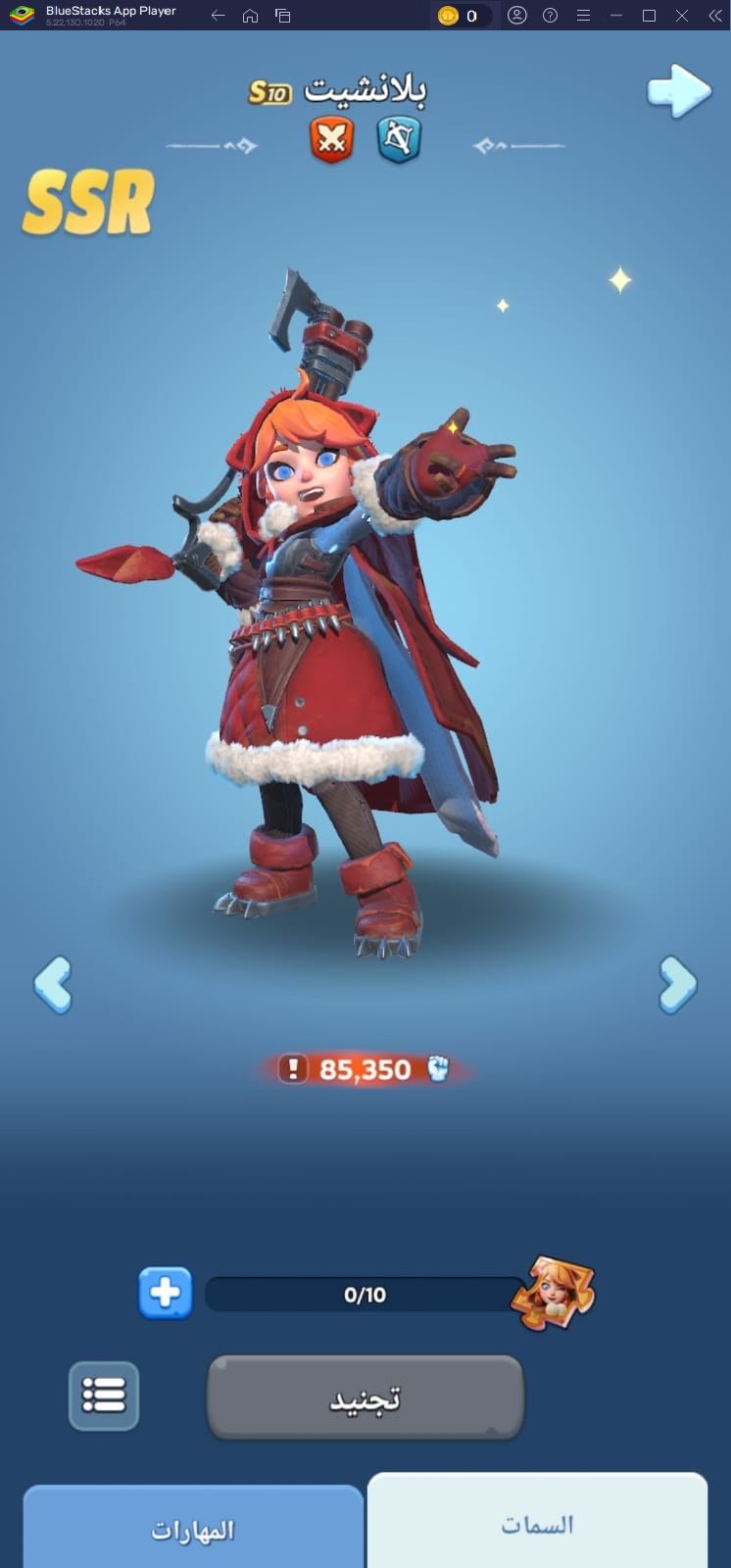This screenshot has width=731, height=1568.
Task: Tap the red exclamation mark beside power rating
Action: point(292,1069)
